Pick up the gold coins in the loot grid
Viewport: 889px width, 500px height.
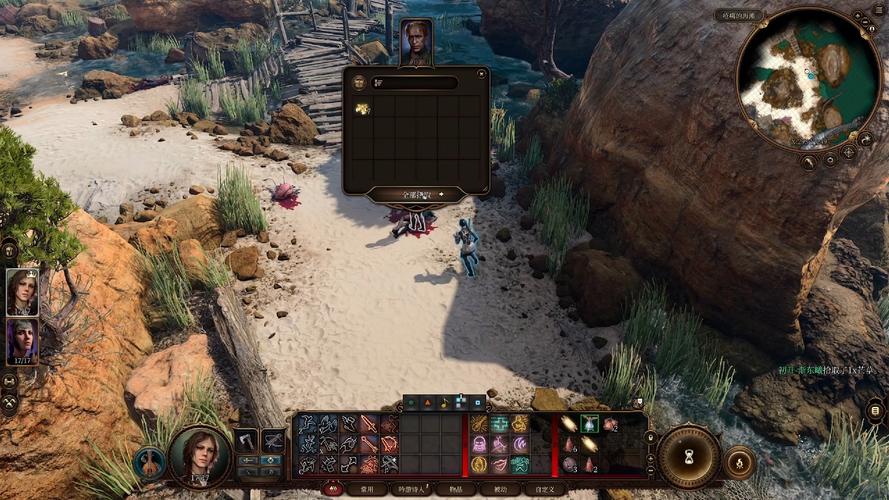[362, 108]
